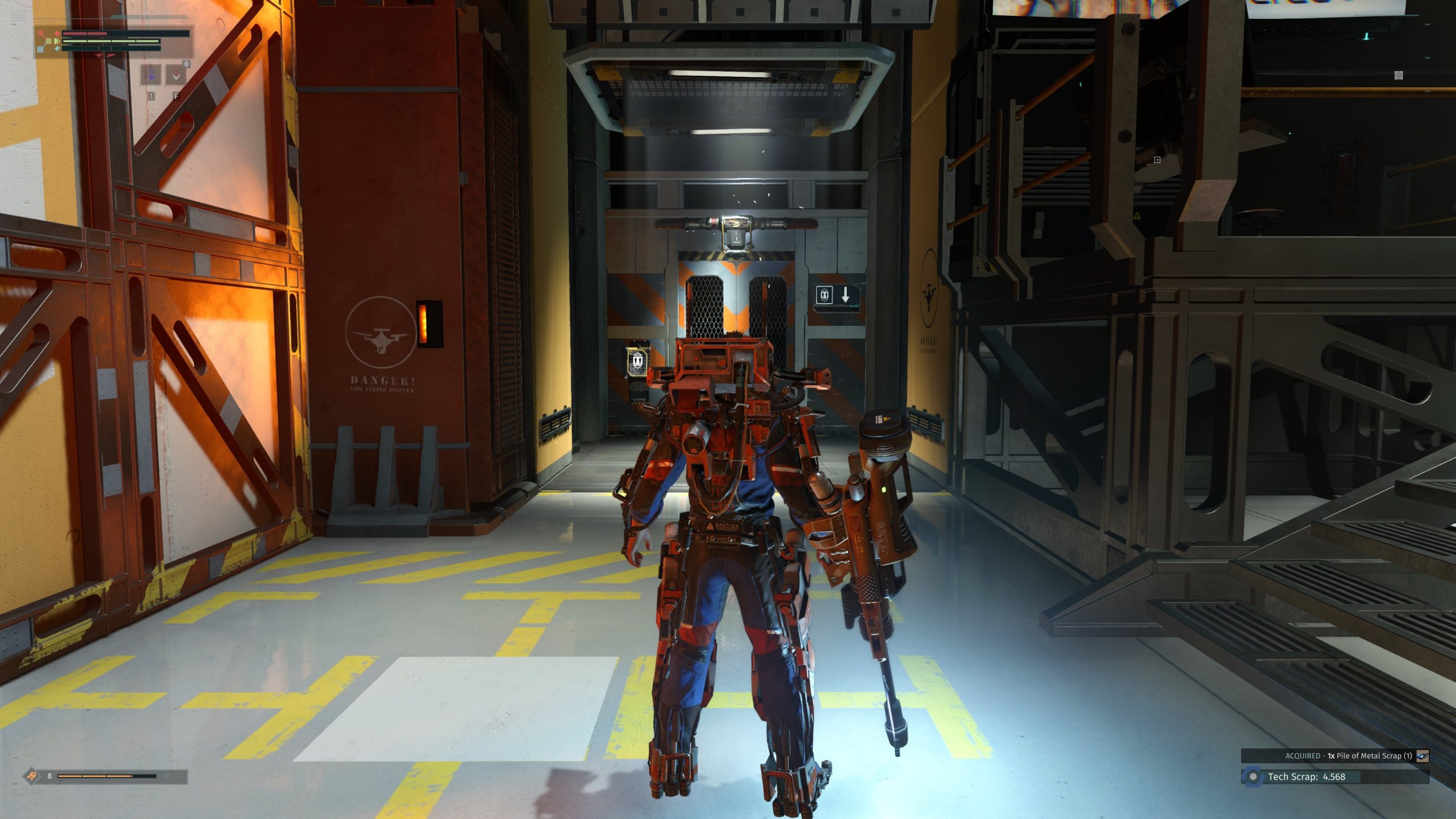This screenshot has height=819, width=1456.
Task: Toggle the green circle implant node
Action: pyautogui.click(x=48, y=40)
